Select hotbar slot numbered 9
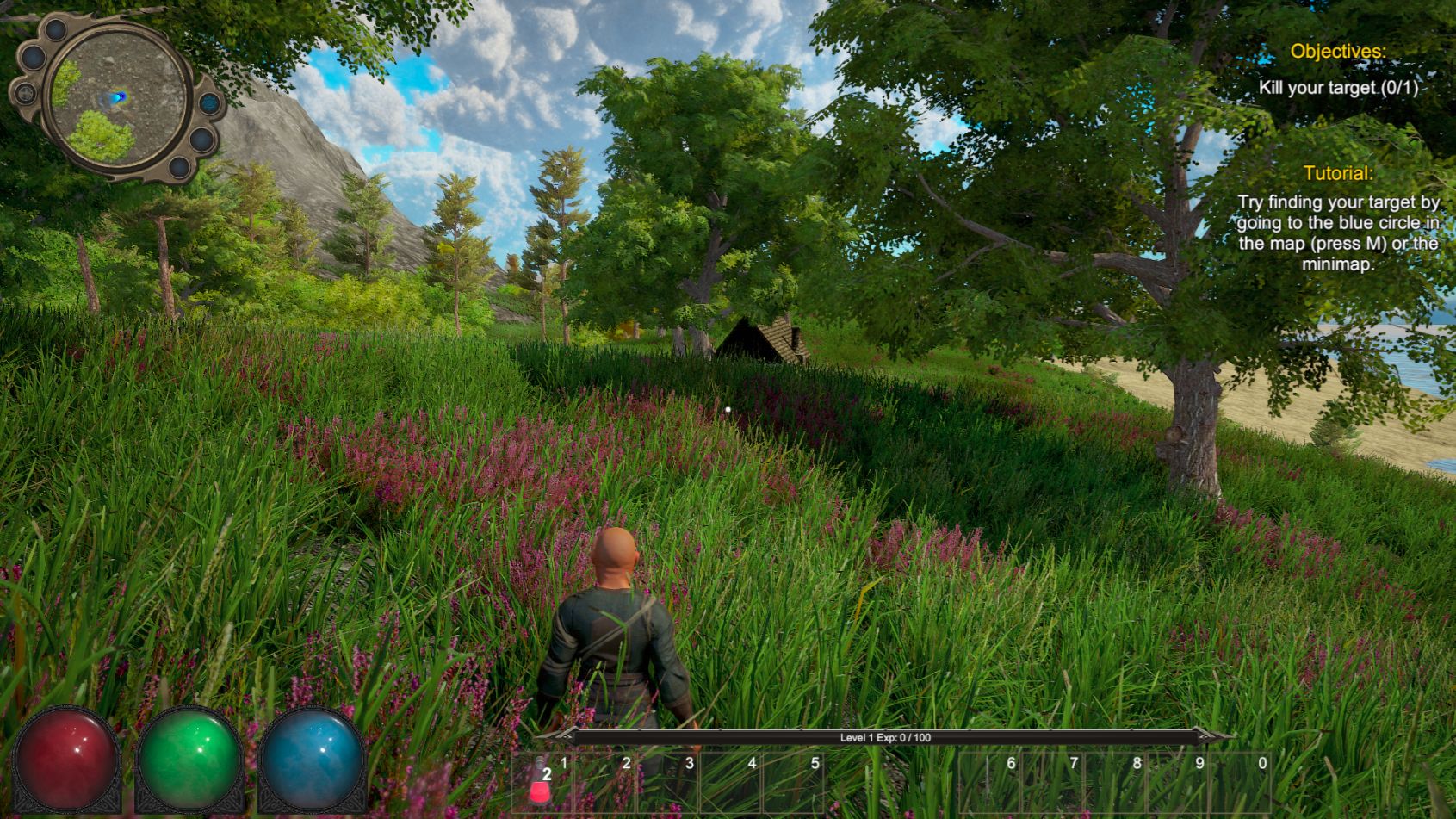The width and height of the screenshot is (1456, 819). [x=1179, y=783]
